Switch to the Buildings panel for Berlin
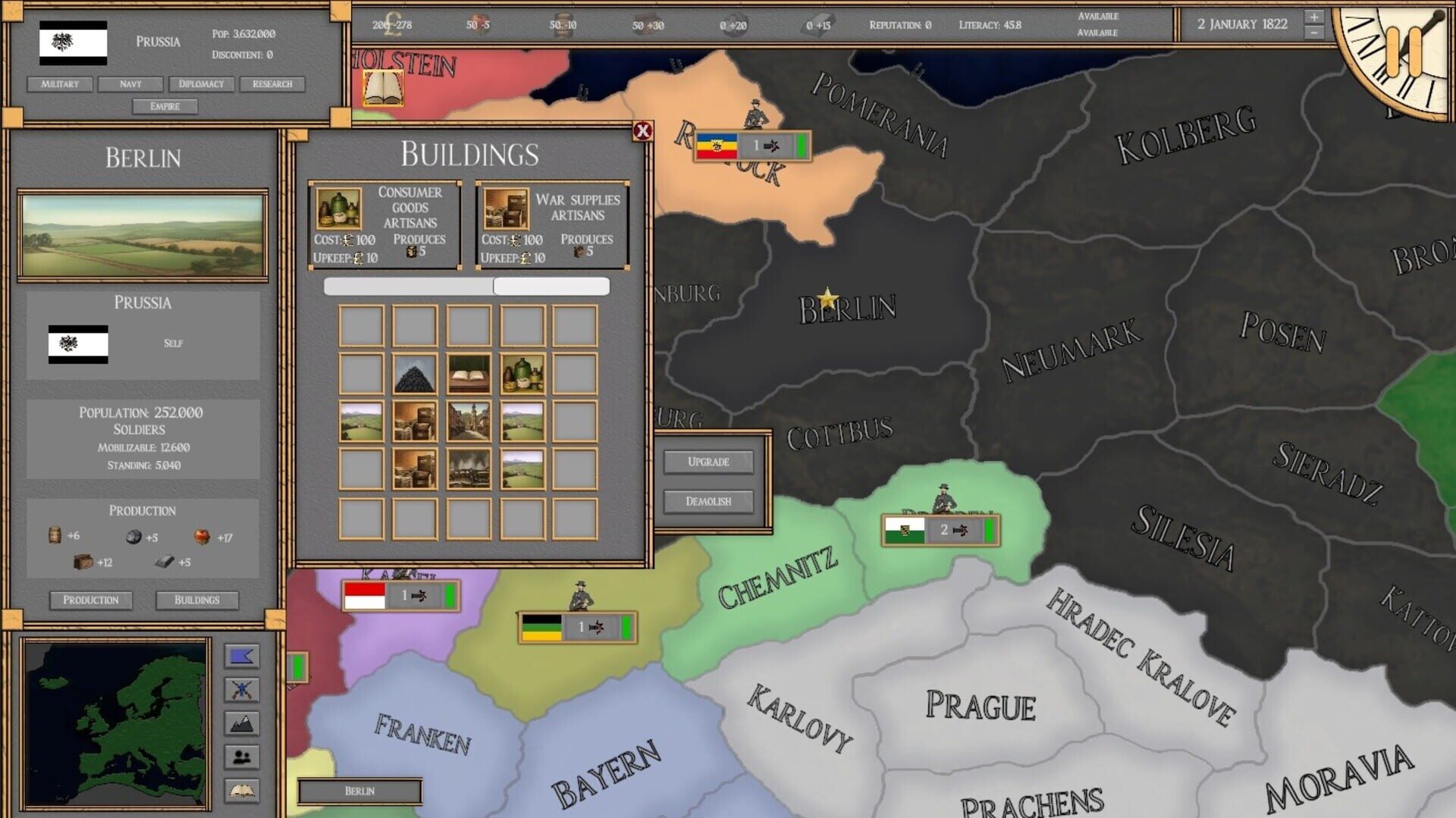This screenshot has width=1456, height=818. tap(196, 600)
